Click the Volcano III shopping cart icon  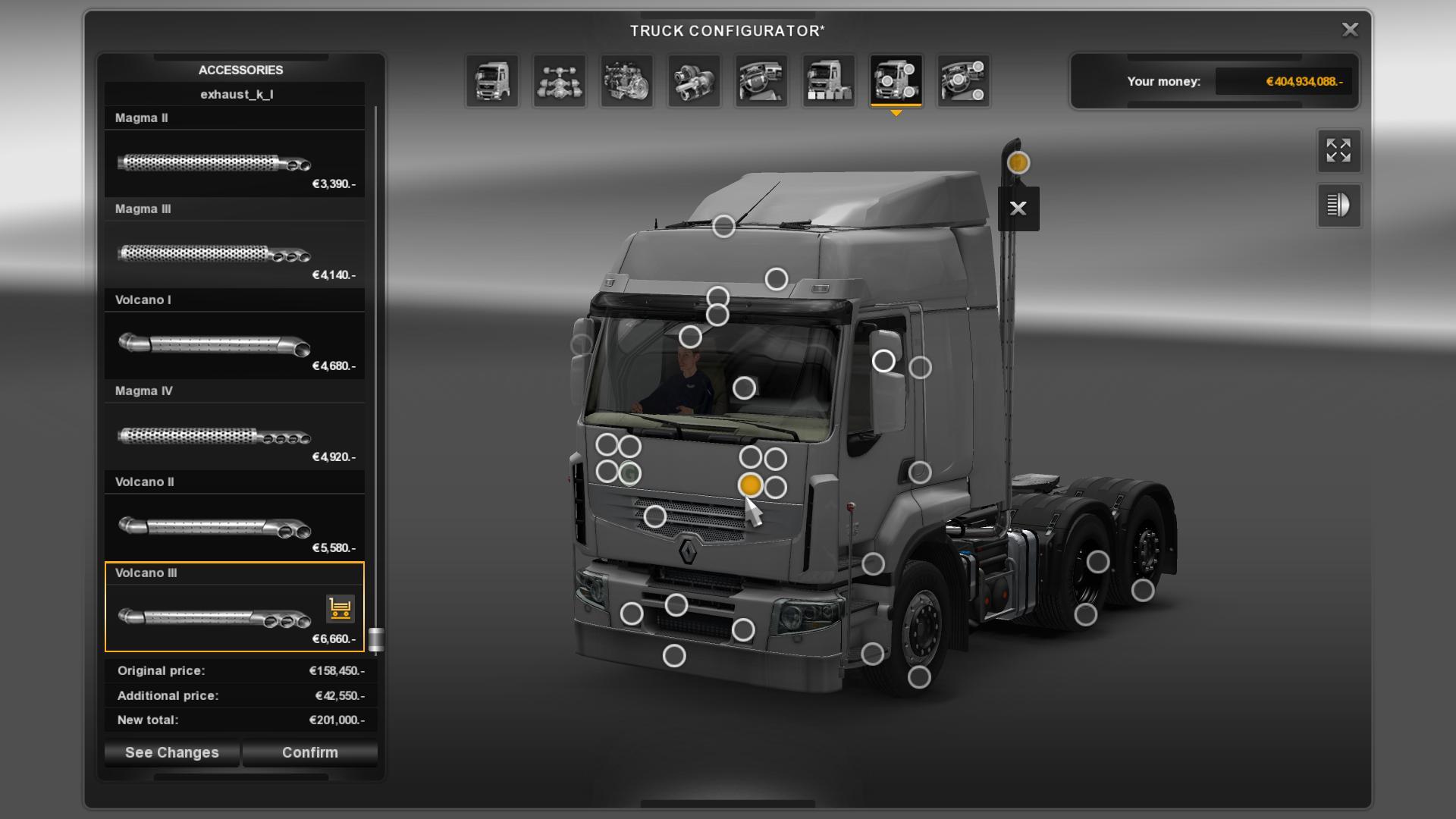(x=340, y=608)
